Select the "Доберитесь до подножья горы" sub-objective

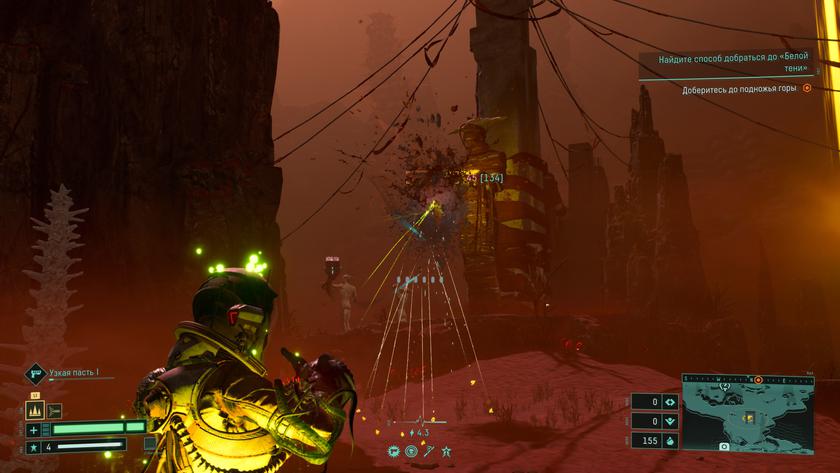pyautogui.click(x=740, y=89)
